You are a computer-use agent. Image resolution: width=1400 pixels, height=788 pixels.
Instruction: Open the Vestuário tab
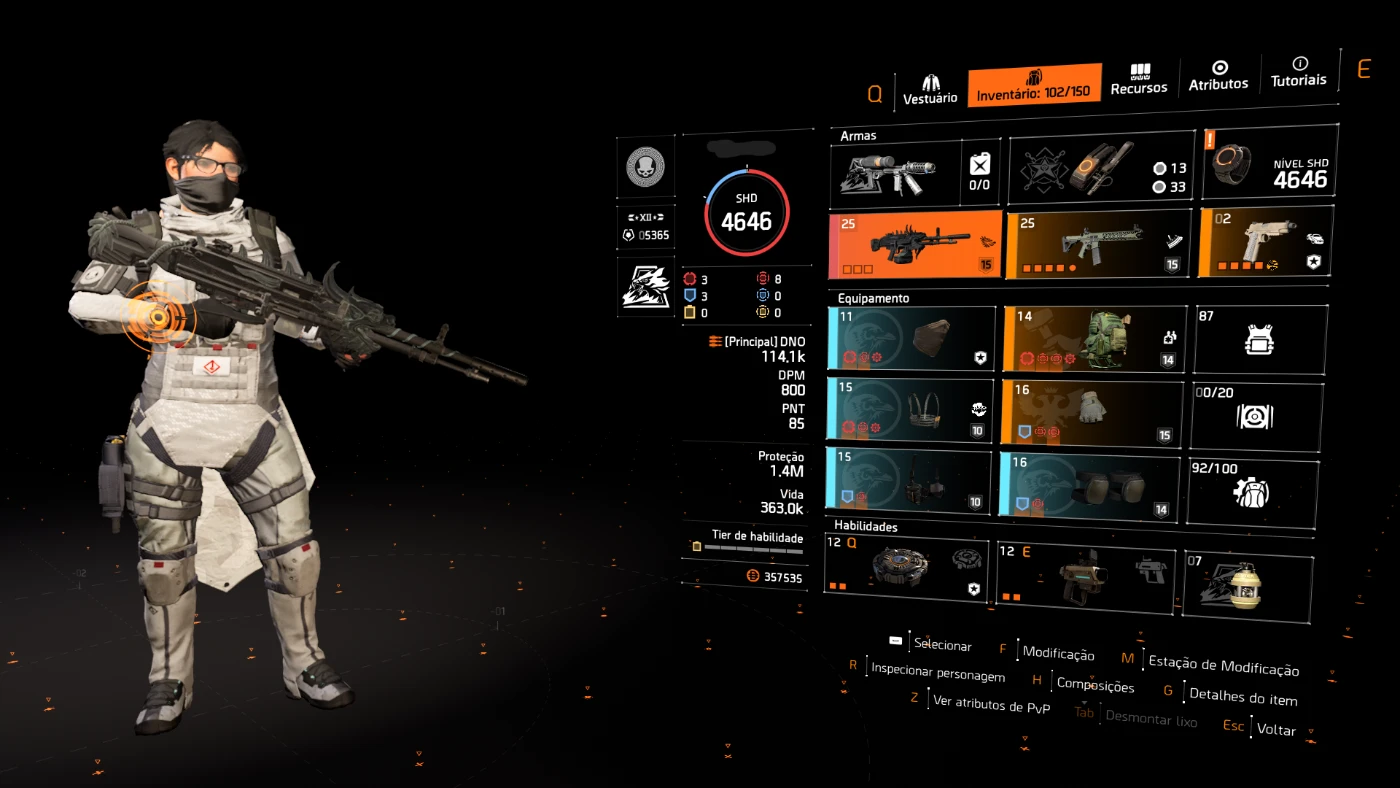tap(930, 88)
